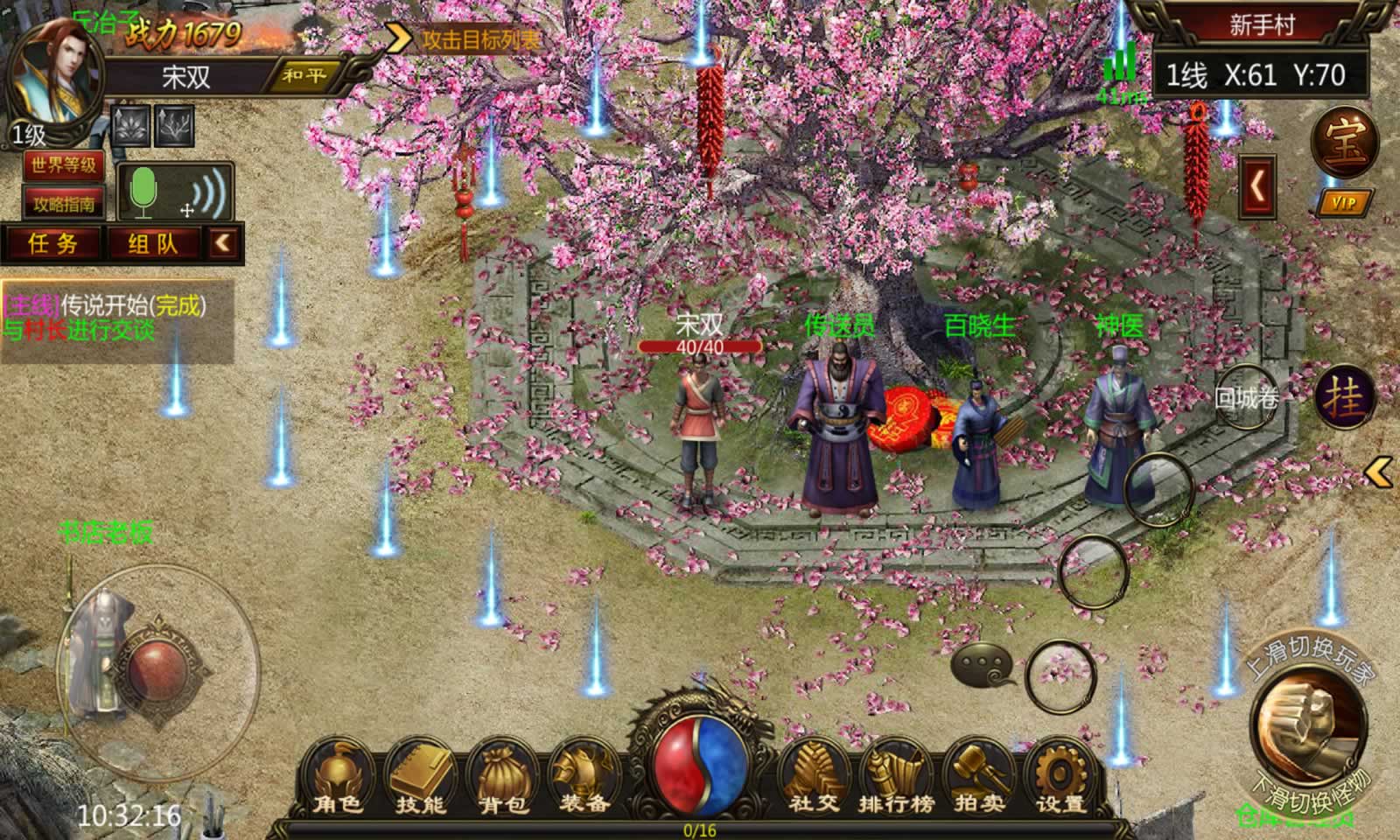Screen dimensions: 1400x840
Task: Toggle the green microphone voice chat
Action: [143, 192]
